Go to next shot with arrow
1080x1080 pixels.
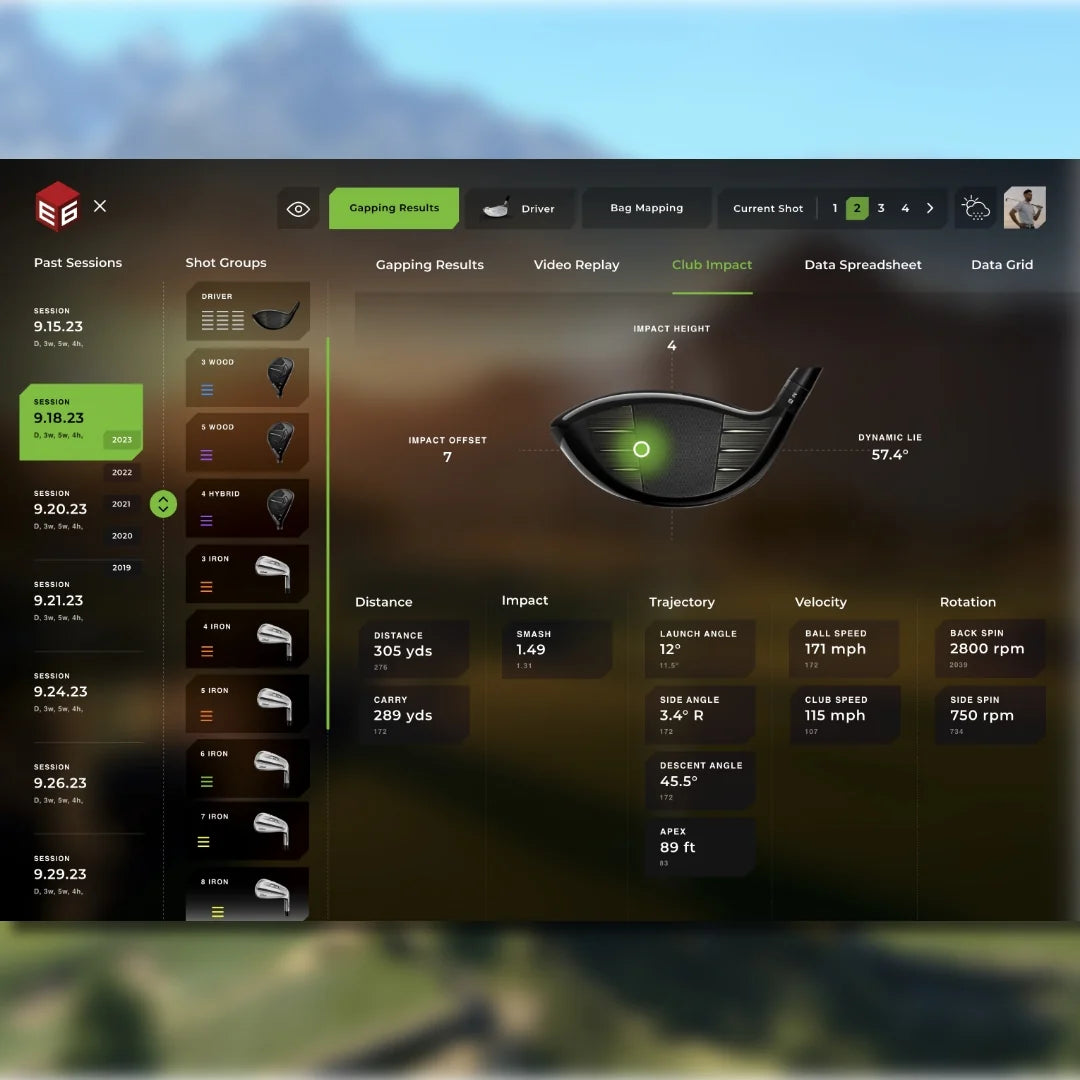point(930,208)
